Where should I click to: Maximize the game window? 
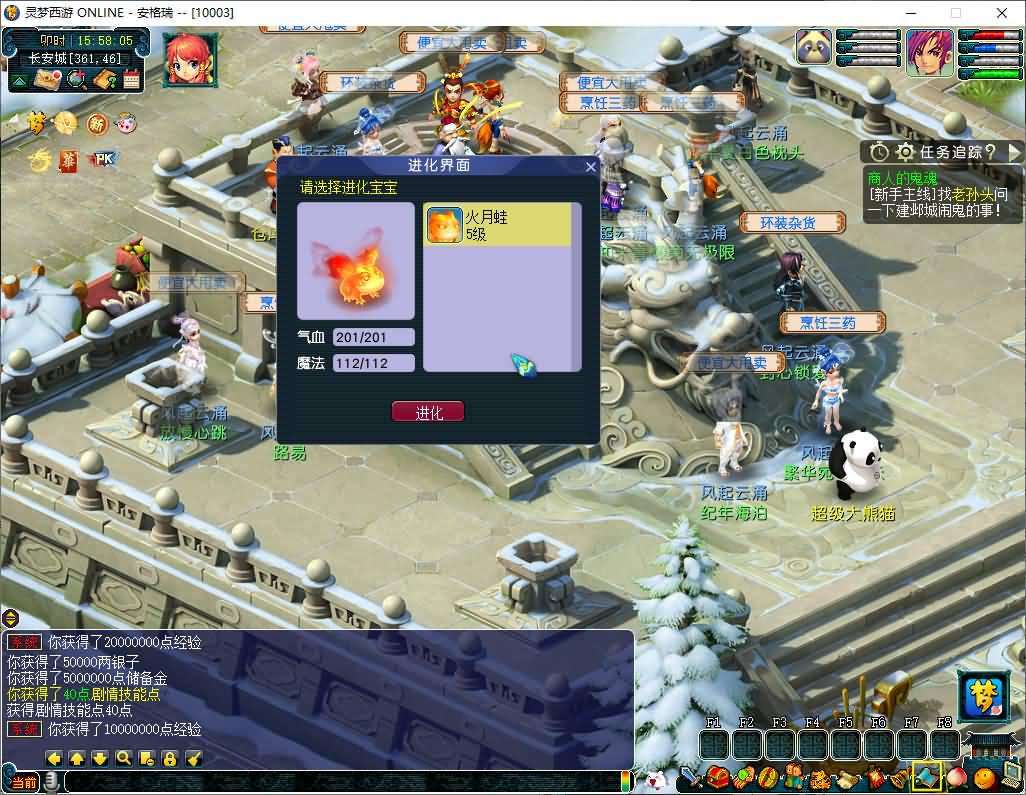coord(955,13)
